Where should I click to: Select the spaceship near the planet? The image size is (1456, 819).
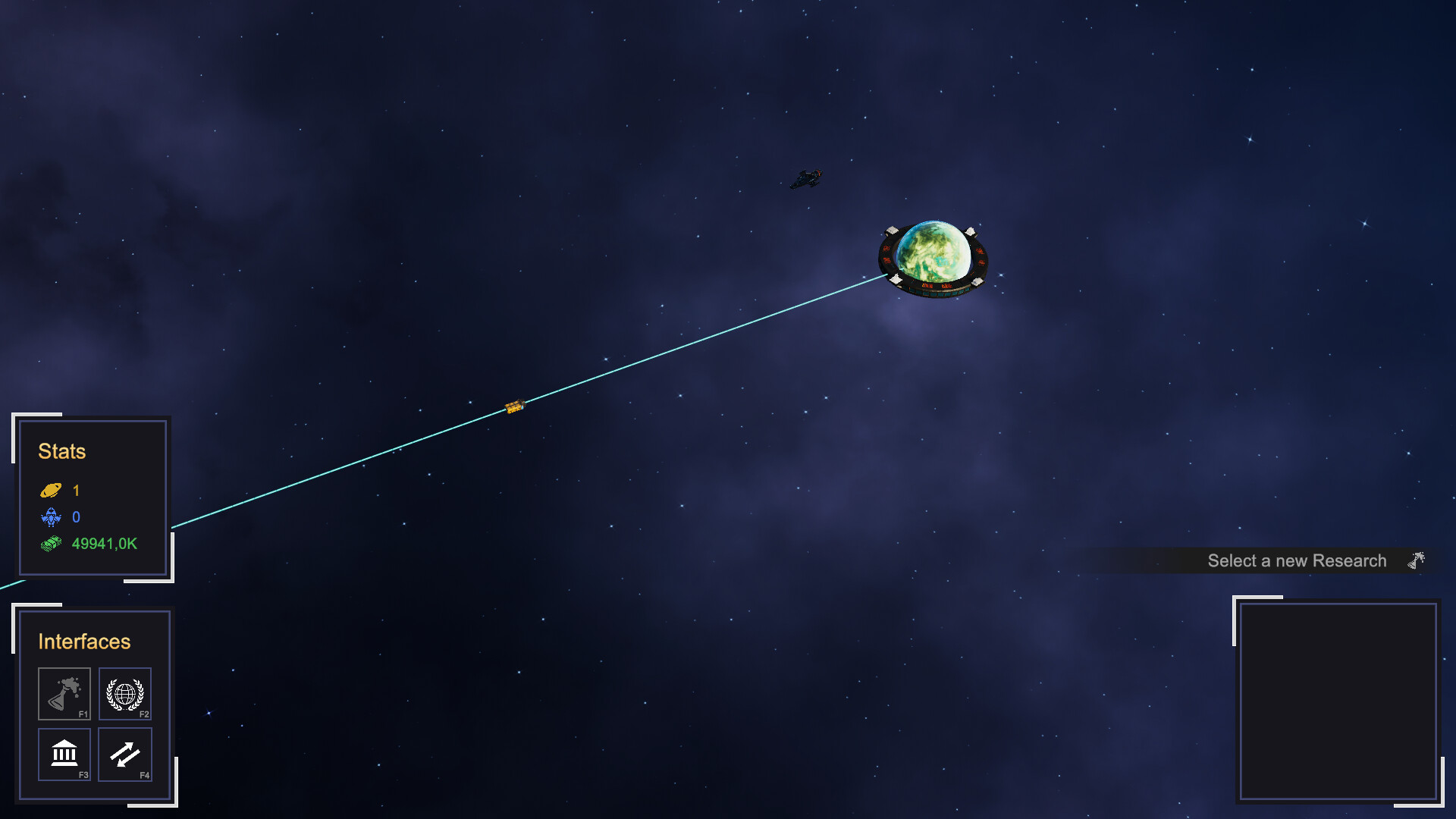tap(808, 180)
